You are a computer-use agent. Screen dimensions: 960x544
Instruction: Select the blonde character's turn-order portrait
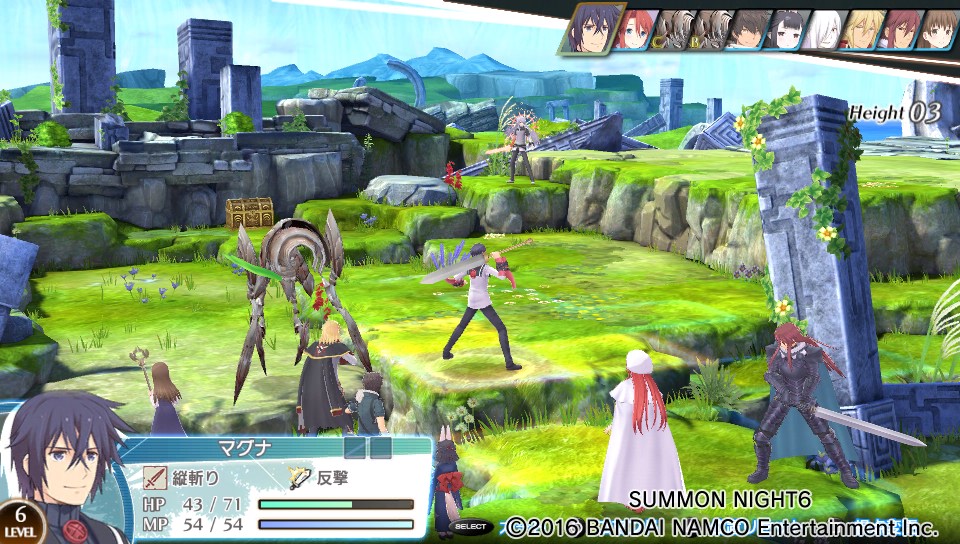pos(859,30)
